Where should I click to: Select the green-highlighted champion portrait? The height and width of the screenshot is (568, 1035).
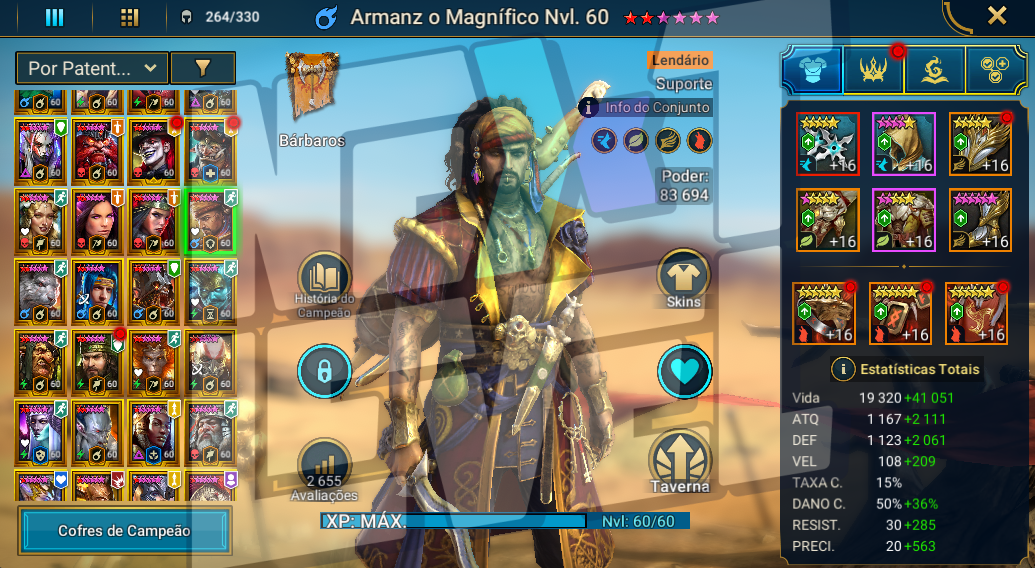pos(211,221)
